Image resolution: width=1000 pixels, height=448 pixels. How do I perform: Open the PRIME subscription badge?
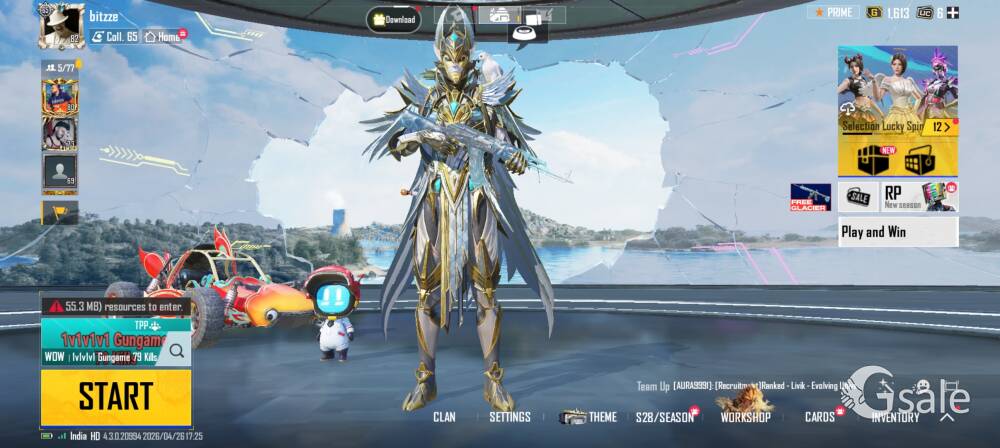click(x=832, y=12)
